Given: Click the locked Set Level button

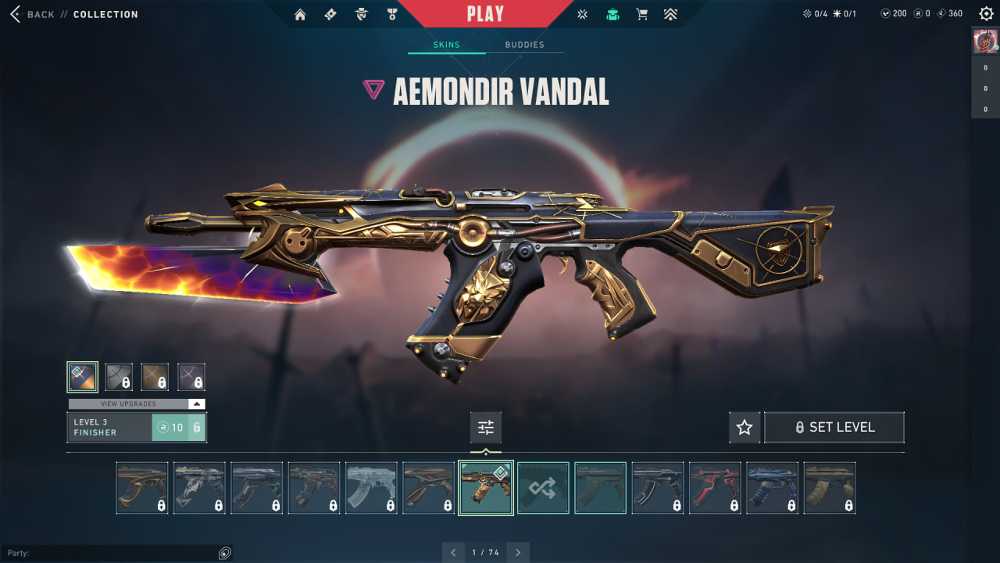Looking at the screenshot, I should 834,428.
